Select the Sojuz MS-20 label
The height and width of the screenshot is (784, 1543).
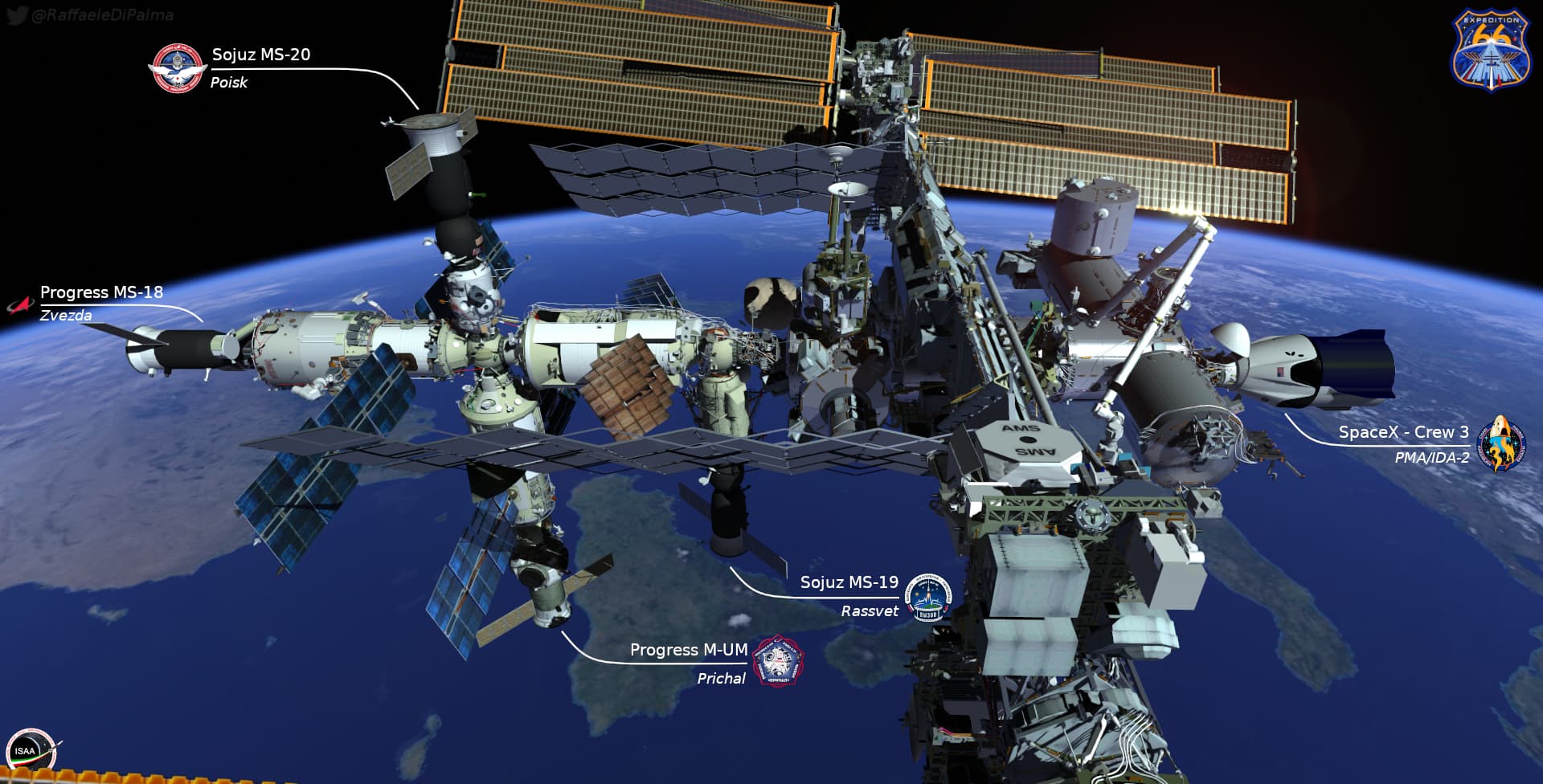(x=260, y=55)
